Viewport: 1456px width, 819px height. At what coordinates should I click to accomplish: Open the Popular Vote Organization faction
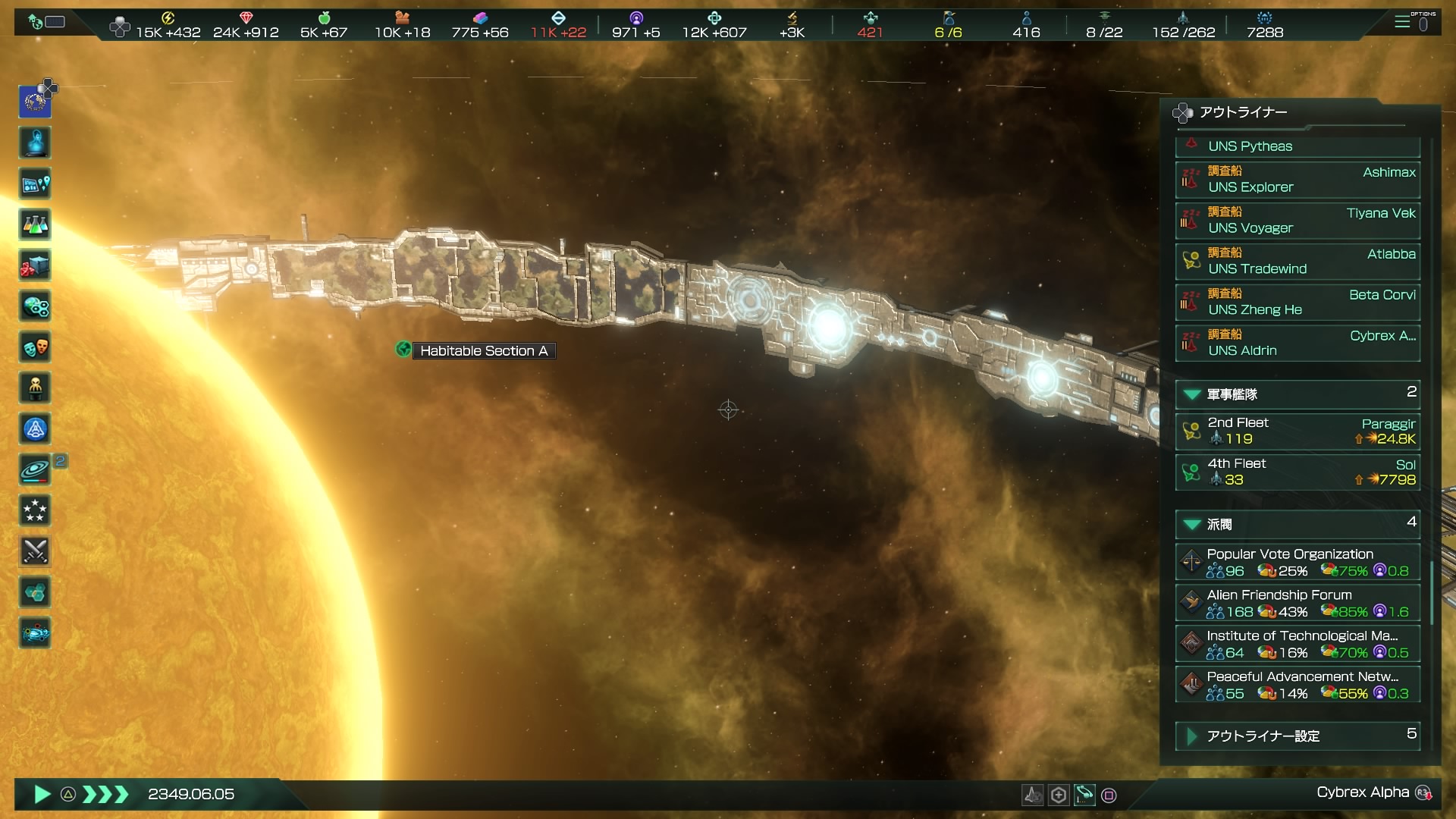click(x=1297, y=562)
